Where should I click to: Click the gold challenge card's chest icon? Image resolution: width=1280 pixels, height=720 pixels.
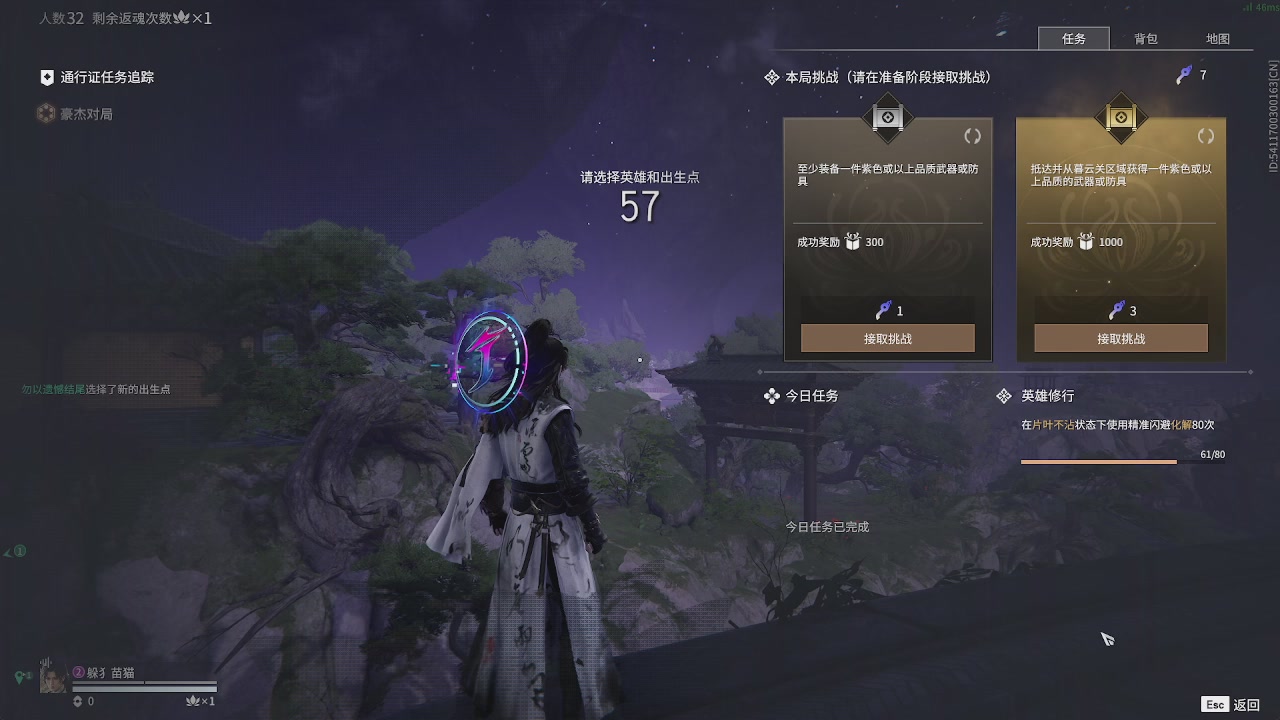[1086, 241]
